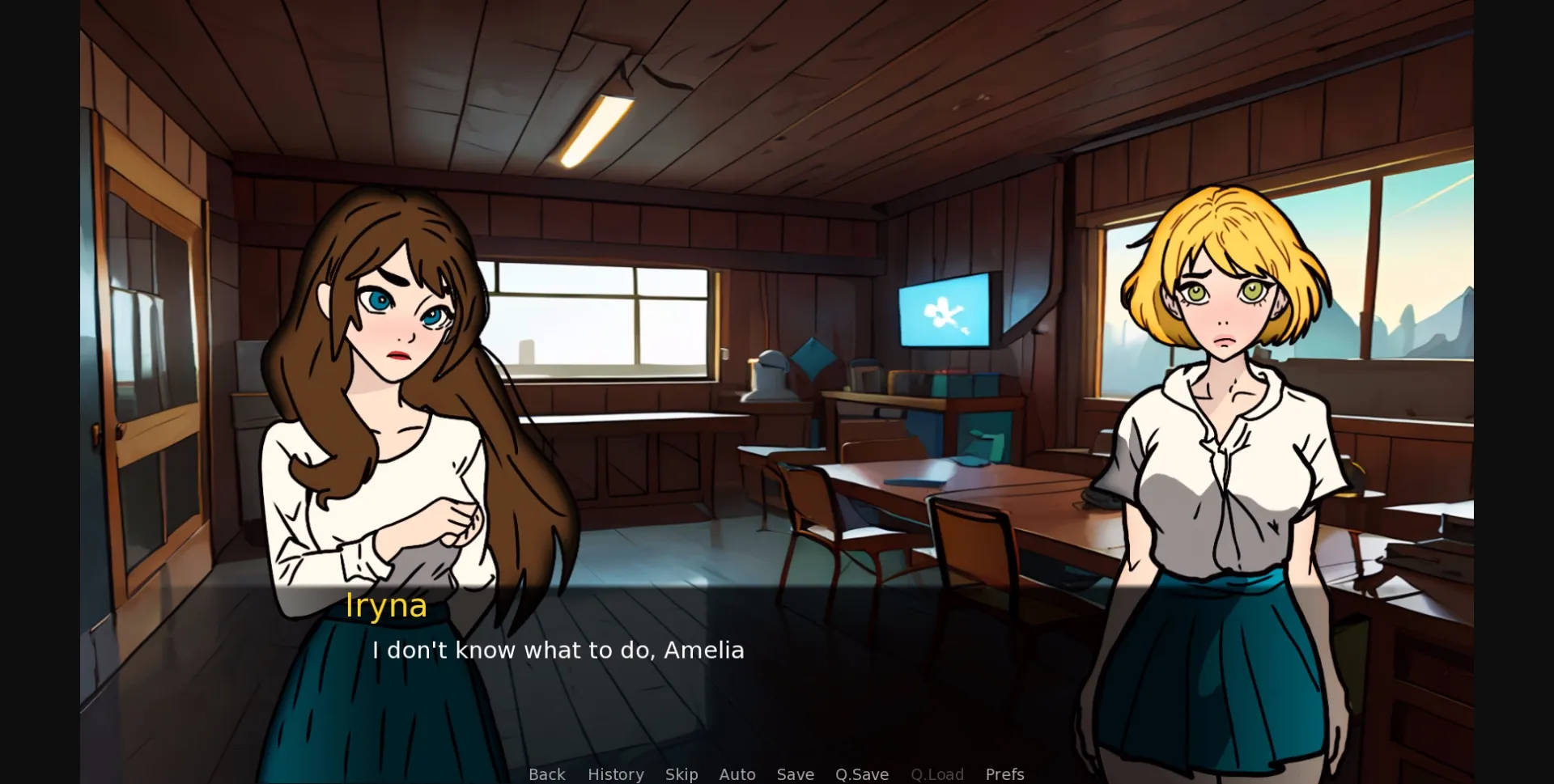Open the History screen
1554x784 pixels.
(615, 773)
